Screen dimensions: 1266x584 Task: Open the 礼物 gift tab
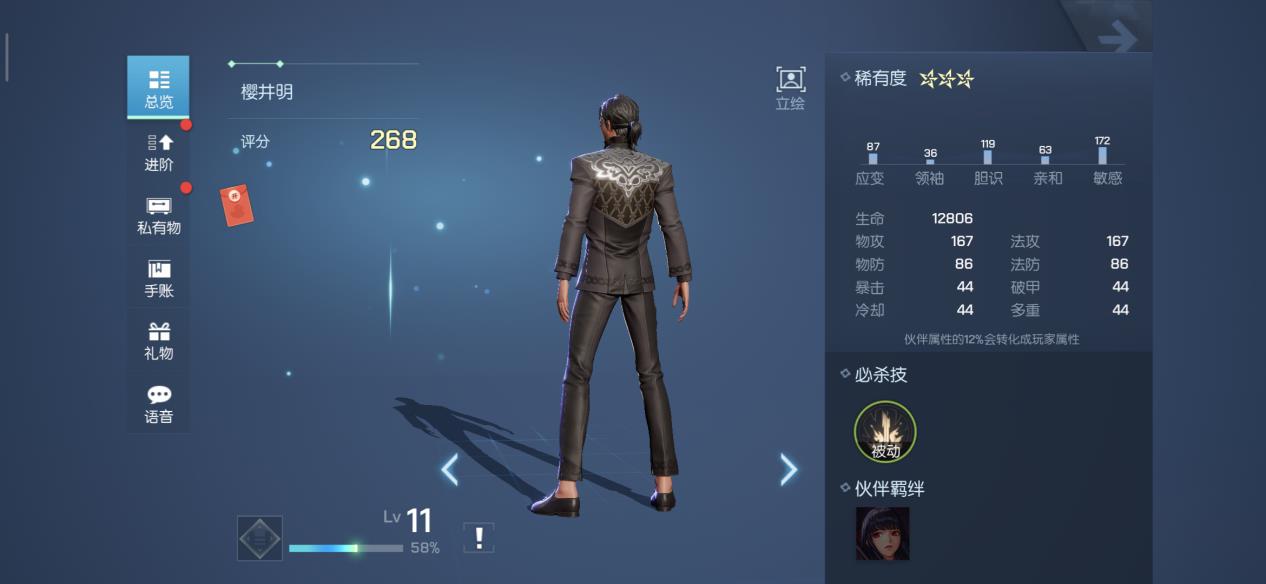point(158,340)
